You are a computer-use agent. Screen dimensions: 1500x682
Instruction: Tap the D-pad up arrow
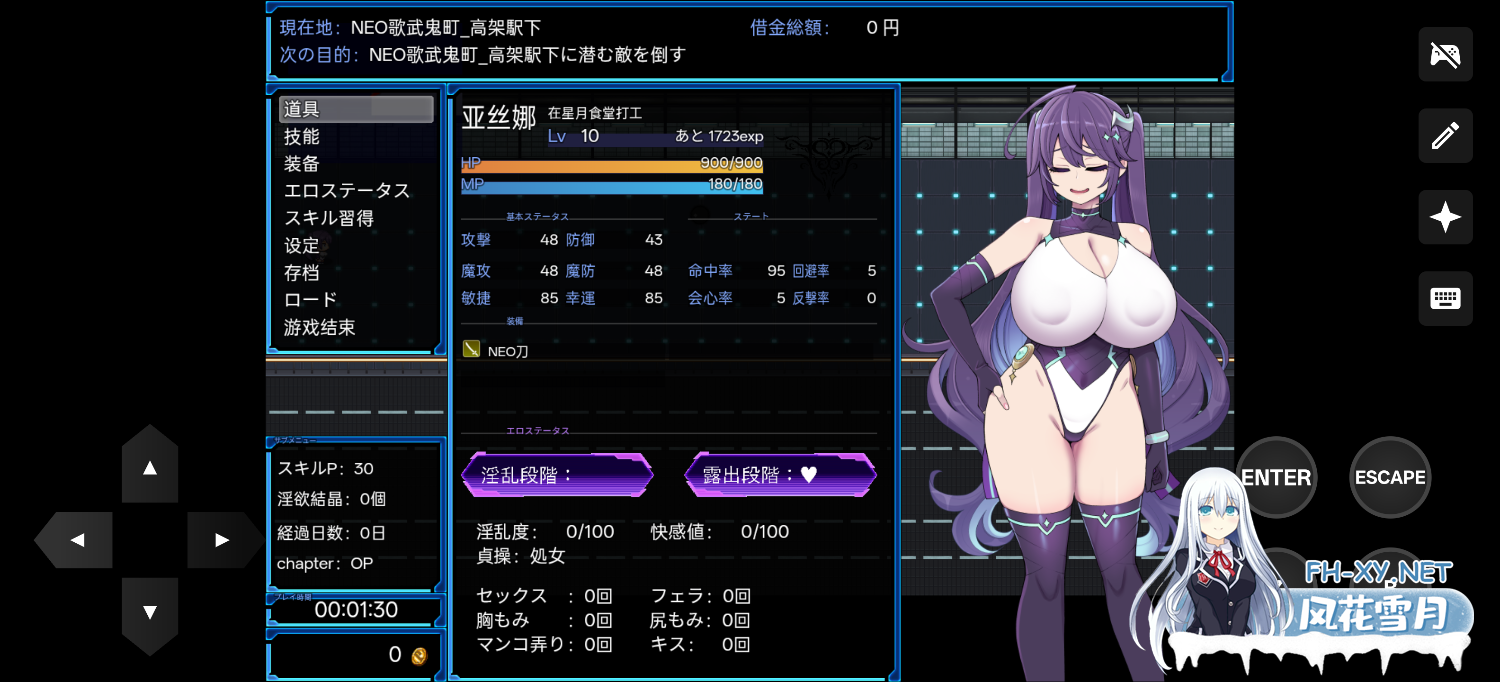(x=150, y=466)
